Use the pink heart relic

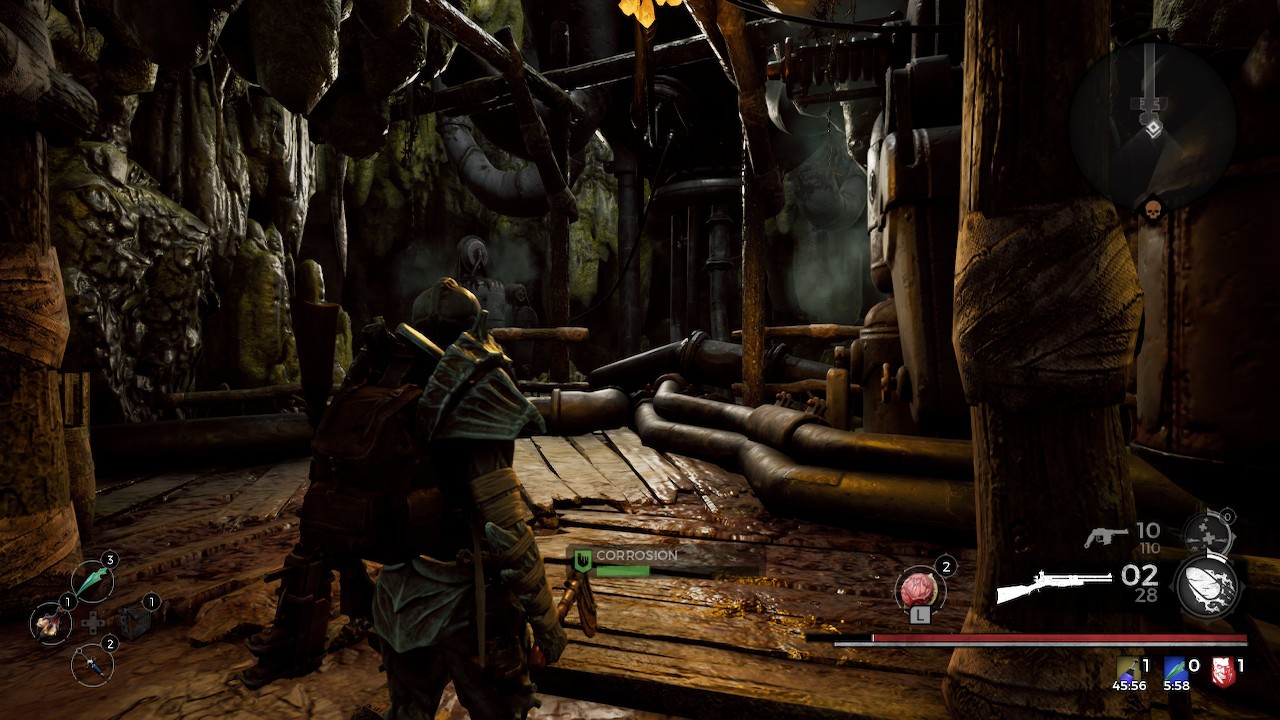point(918,587)
